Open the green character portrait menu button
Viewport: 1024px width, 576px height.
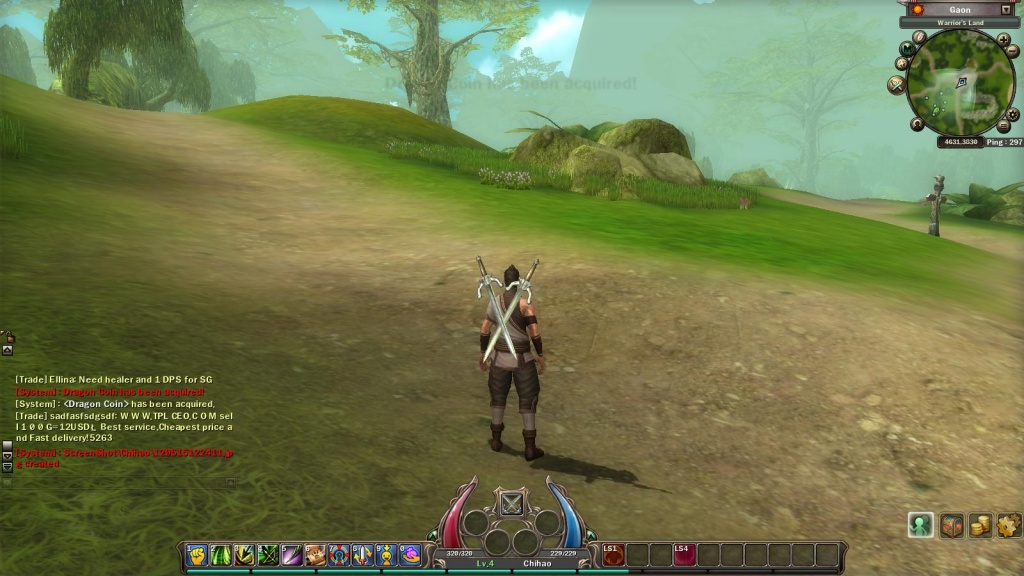click(920, 525)
